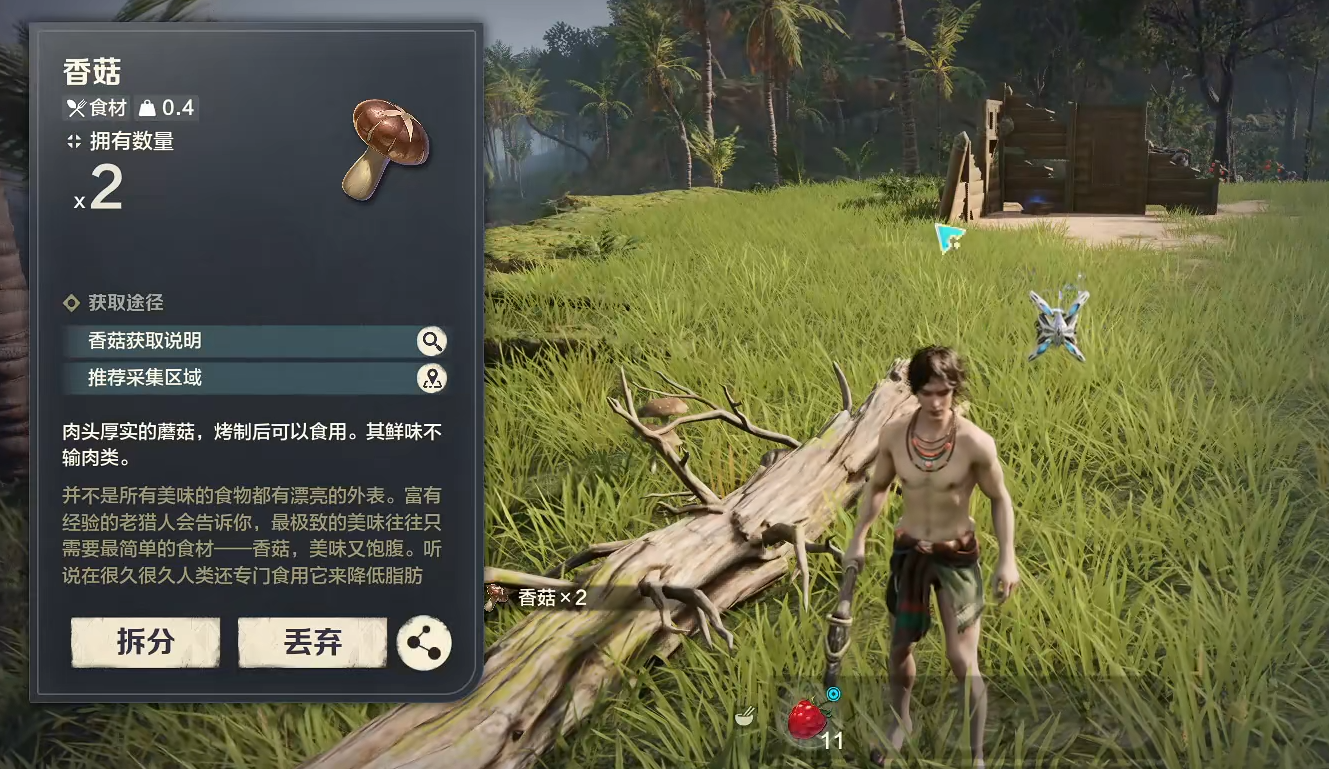Click the 拆分 (split) button
The image size is (1329, 769).
click(x=145, y=642)
